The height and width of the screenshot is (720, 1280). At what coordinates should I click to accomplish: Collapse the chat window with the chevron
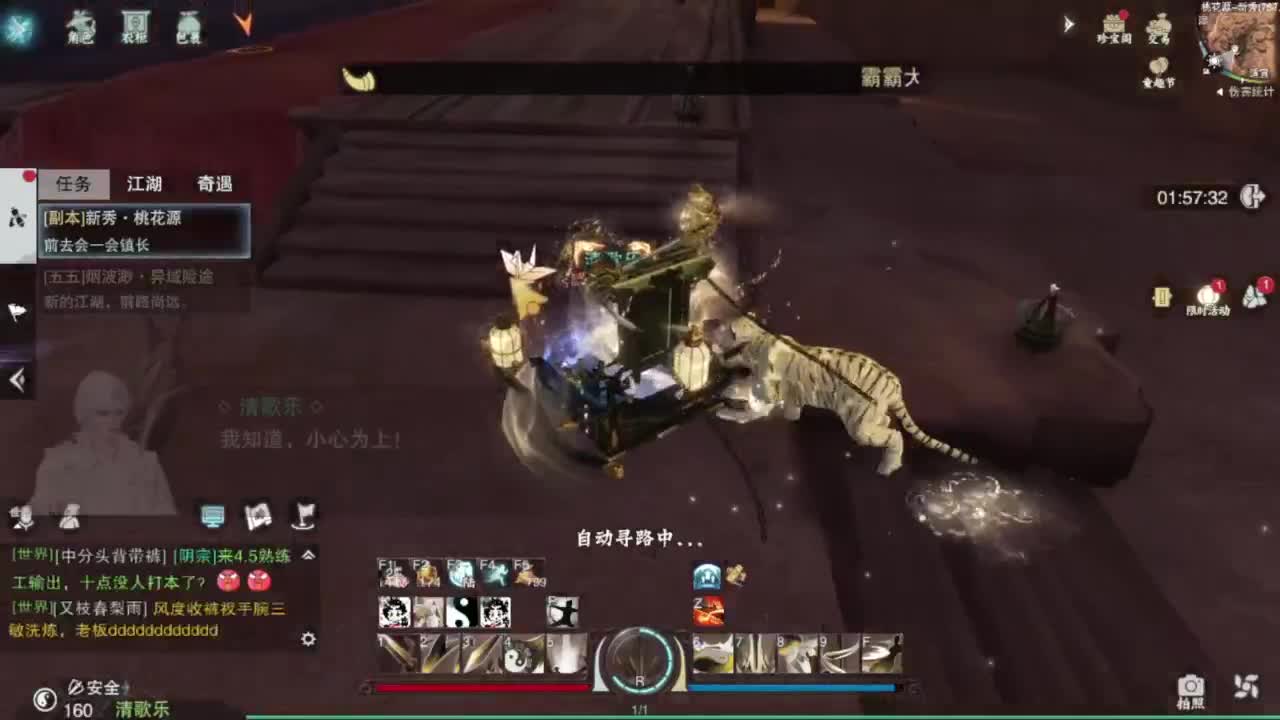click(308, 556)
